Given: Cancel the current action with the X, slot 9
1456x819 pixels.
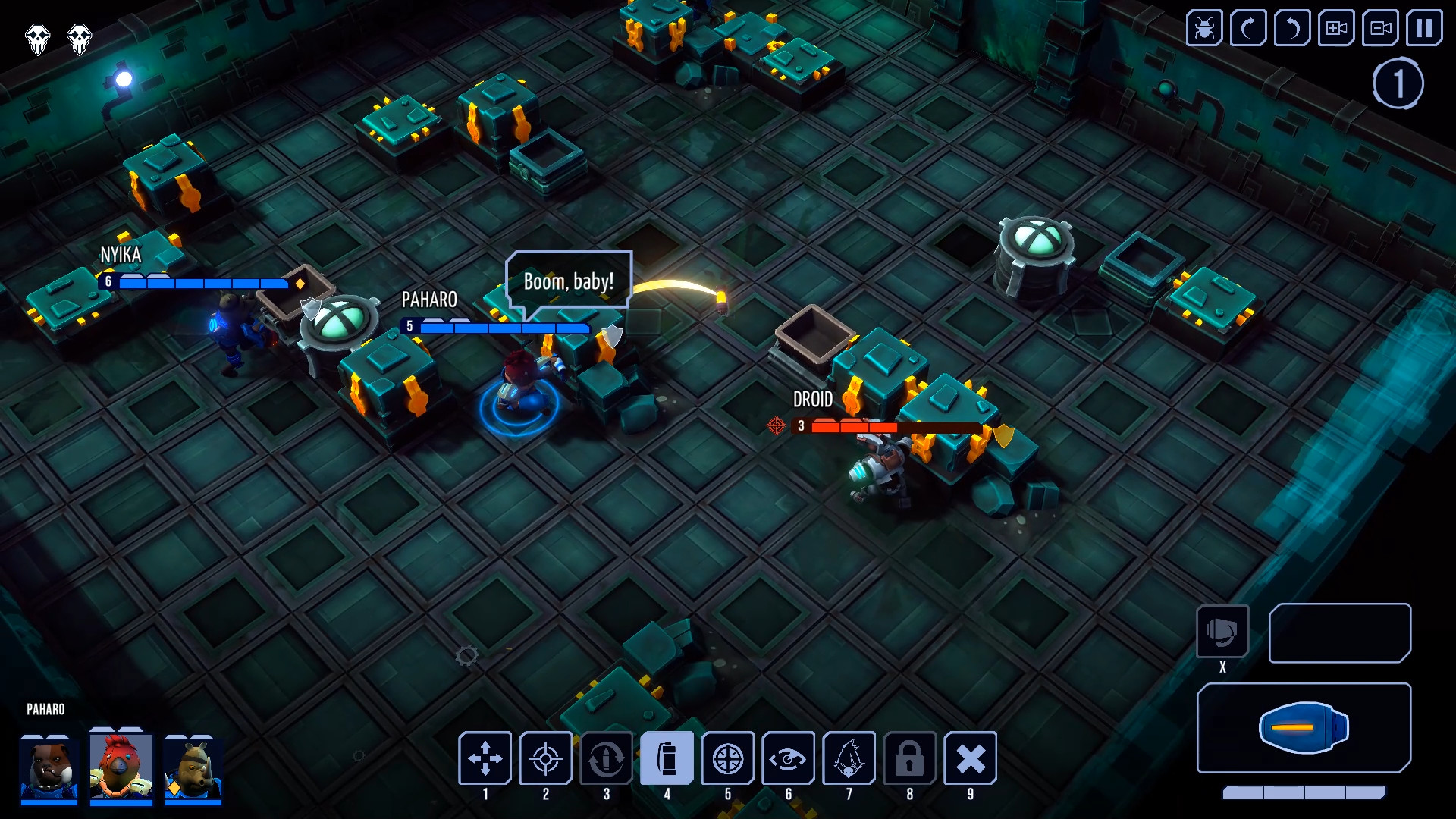Looking at the screenshot, I should pyautogui.click(x=971, y=758).
